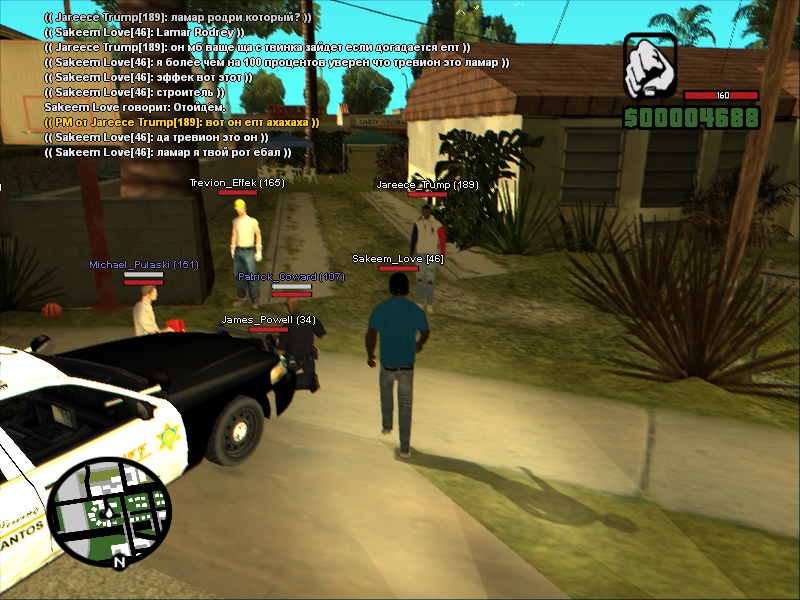Click the north N marker on the radar

pyautogui.click(x=120, y=562)
